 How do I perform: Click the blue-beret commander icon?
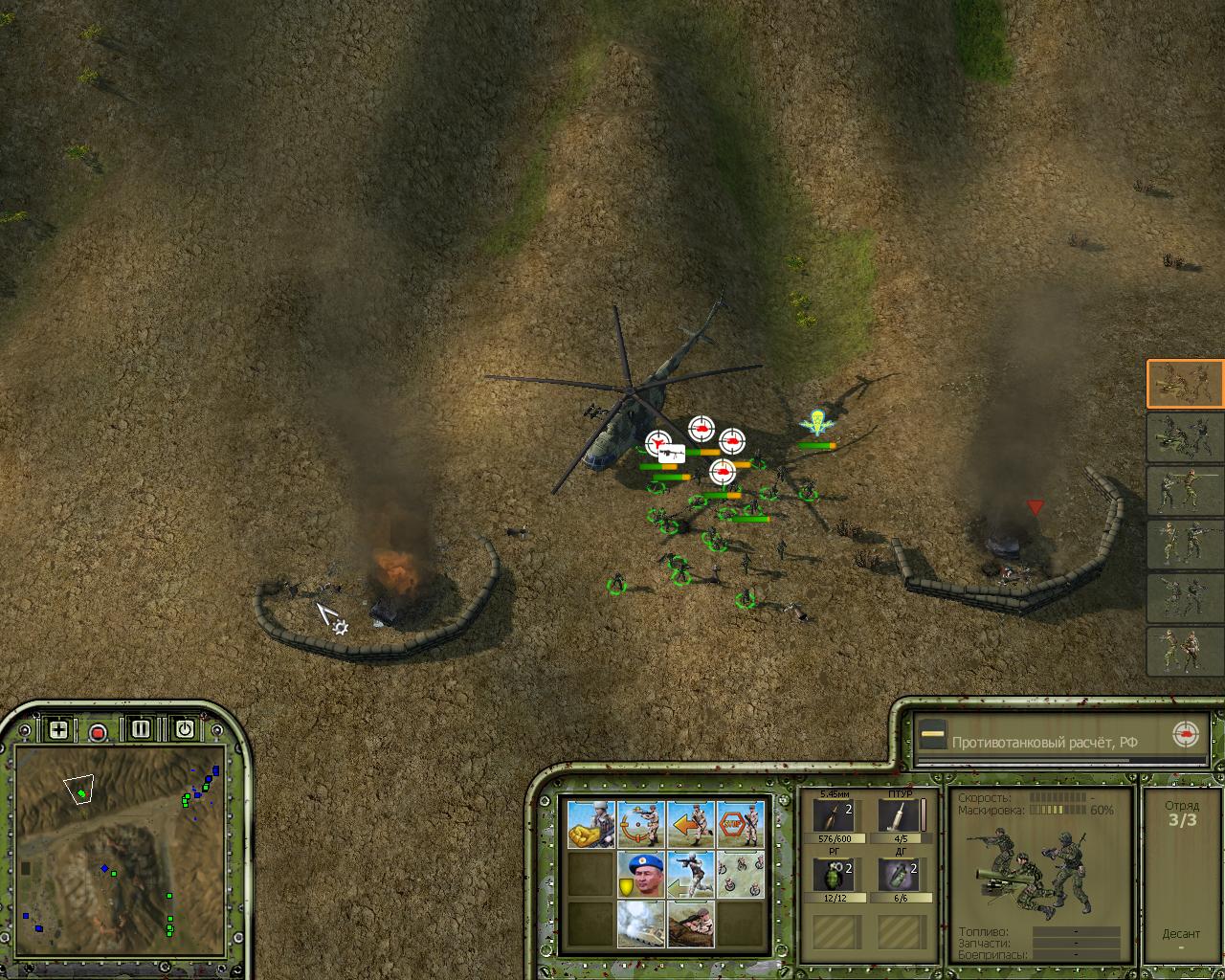(640, 874)
